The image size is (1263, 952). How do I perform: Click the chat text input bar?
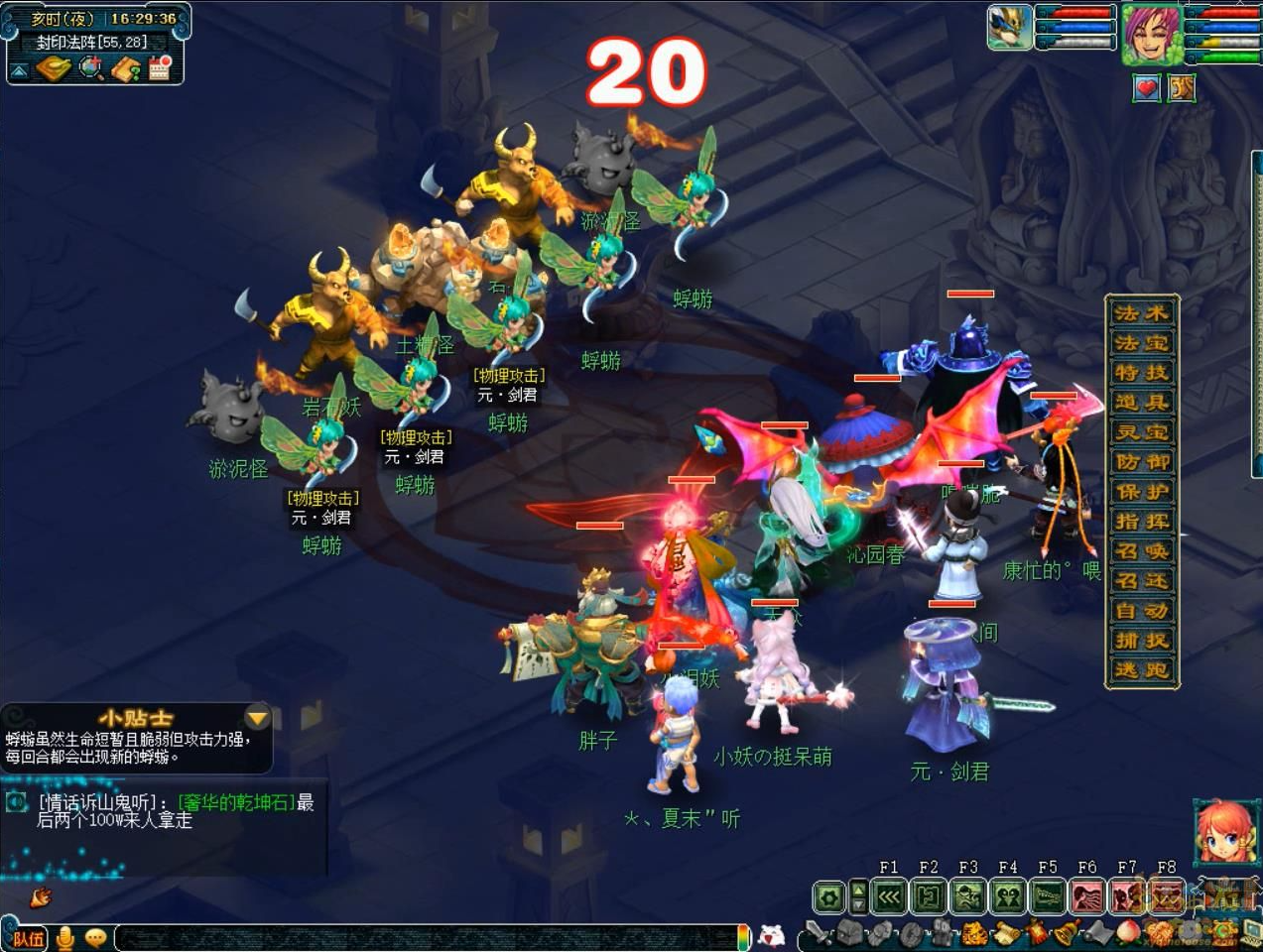click(x=427, y=937)
